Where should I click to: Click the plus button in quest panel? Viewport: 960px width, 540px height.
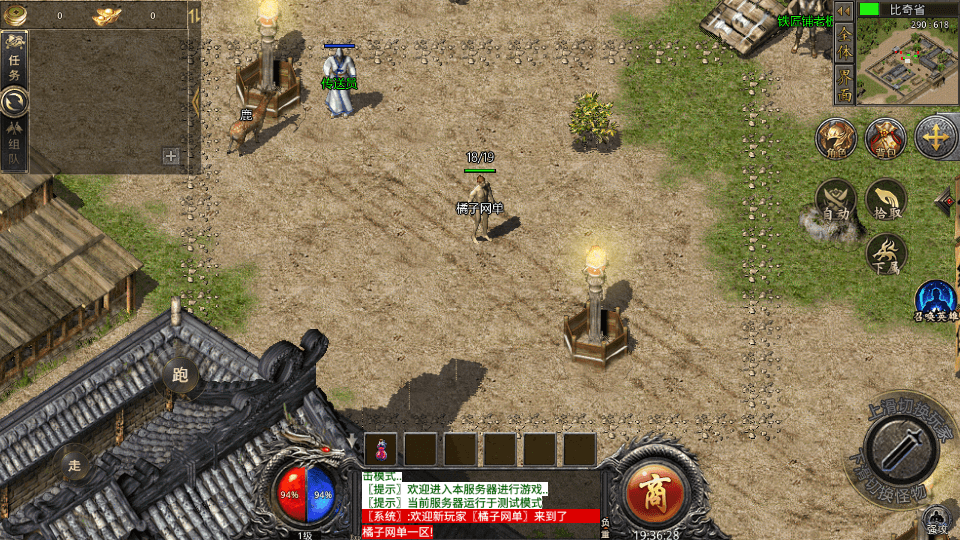171,156
